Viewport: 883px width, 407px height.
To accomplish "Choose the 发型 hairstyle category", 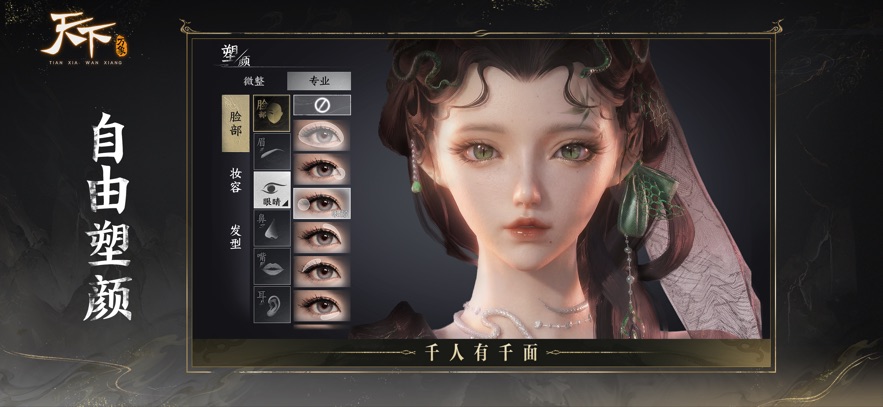I will [x=235, y=236].
